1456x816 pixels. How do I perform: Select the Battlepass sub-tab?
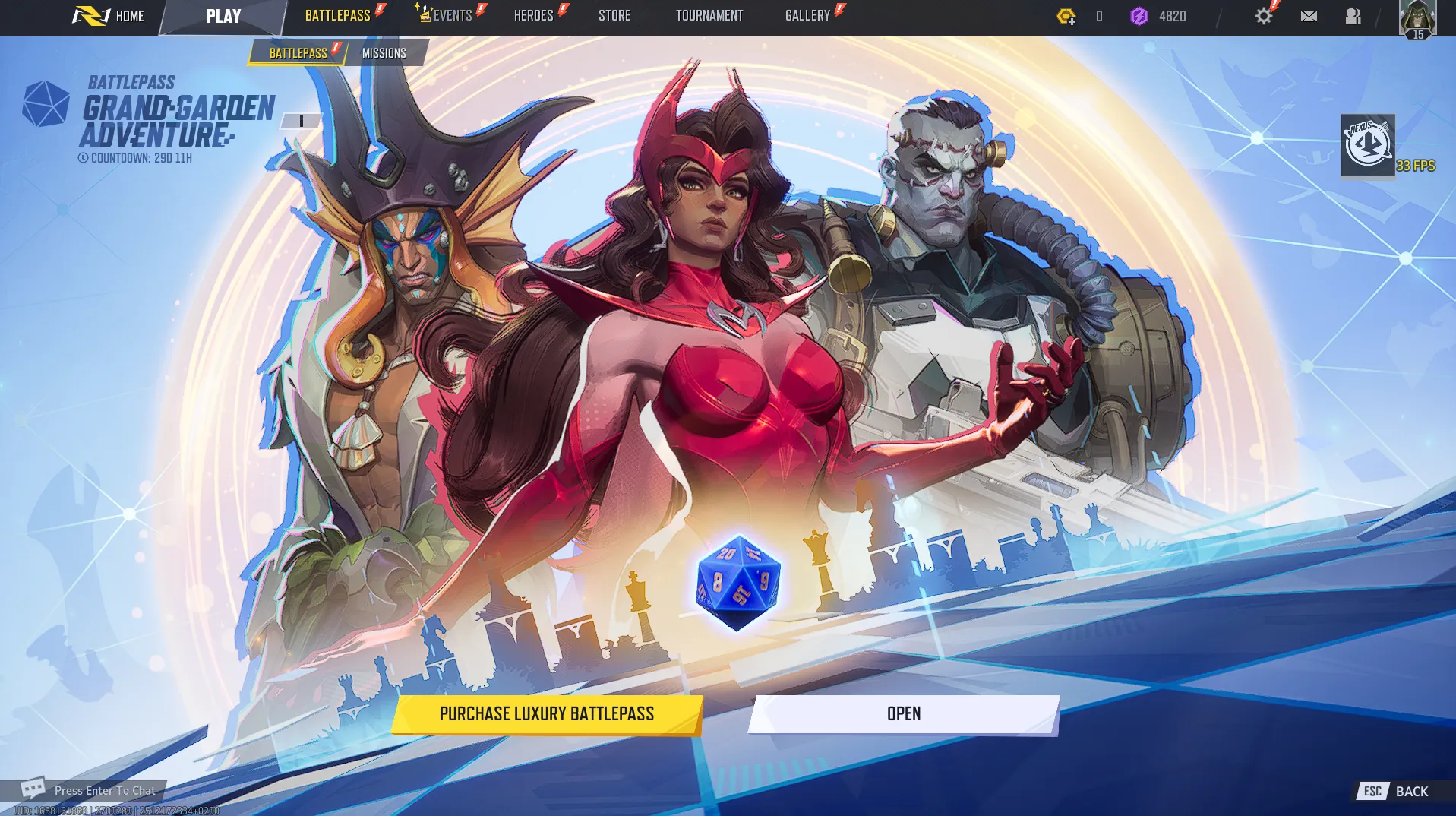click(x=297, y=52)
